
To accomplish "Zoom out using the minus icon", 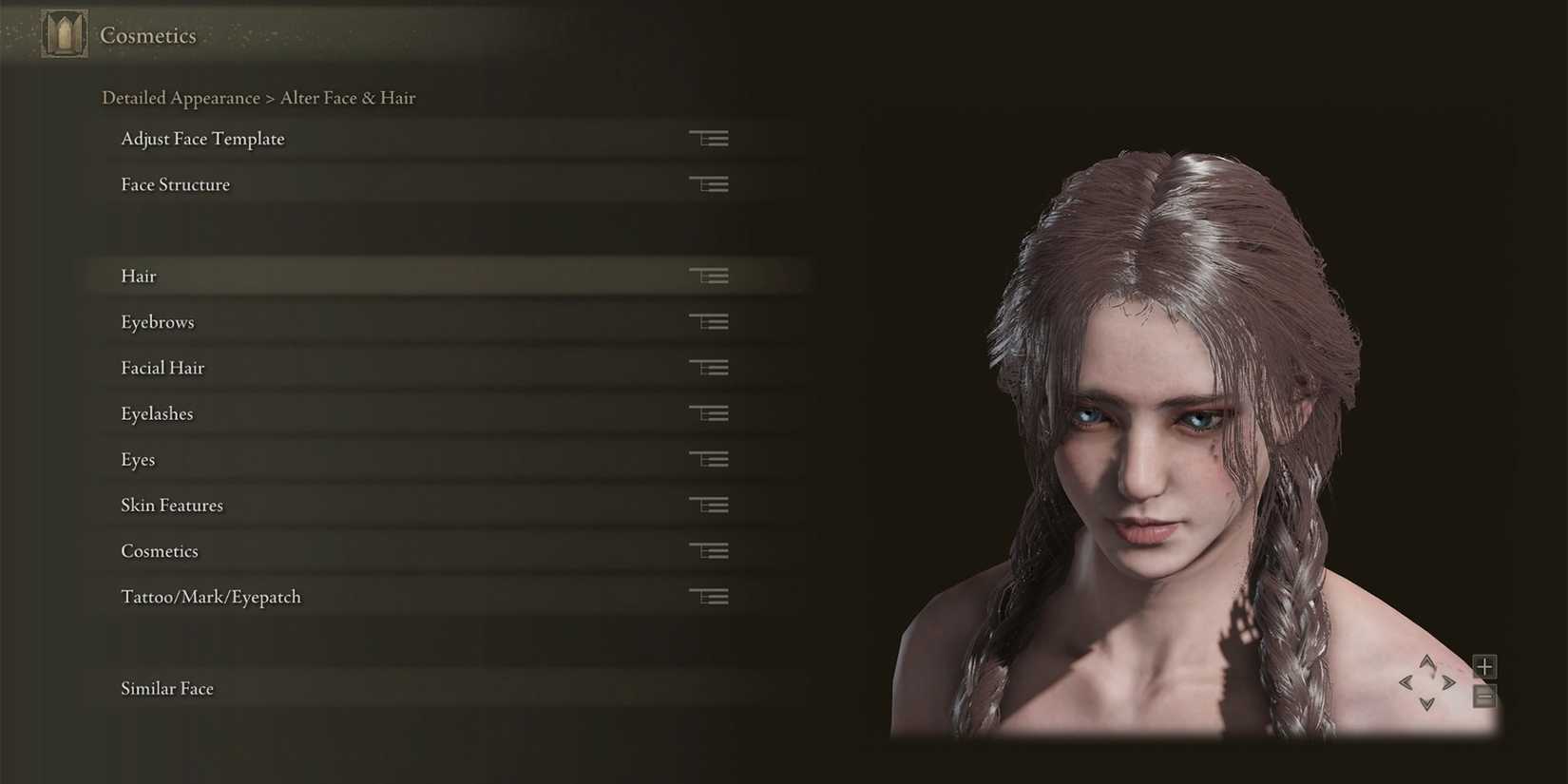I will pos(1482,697).
